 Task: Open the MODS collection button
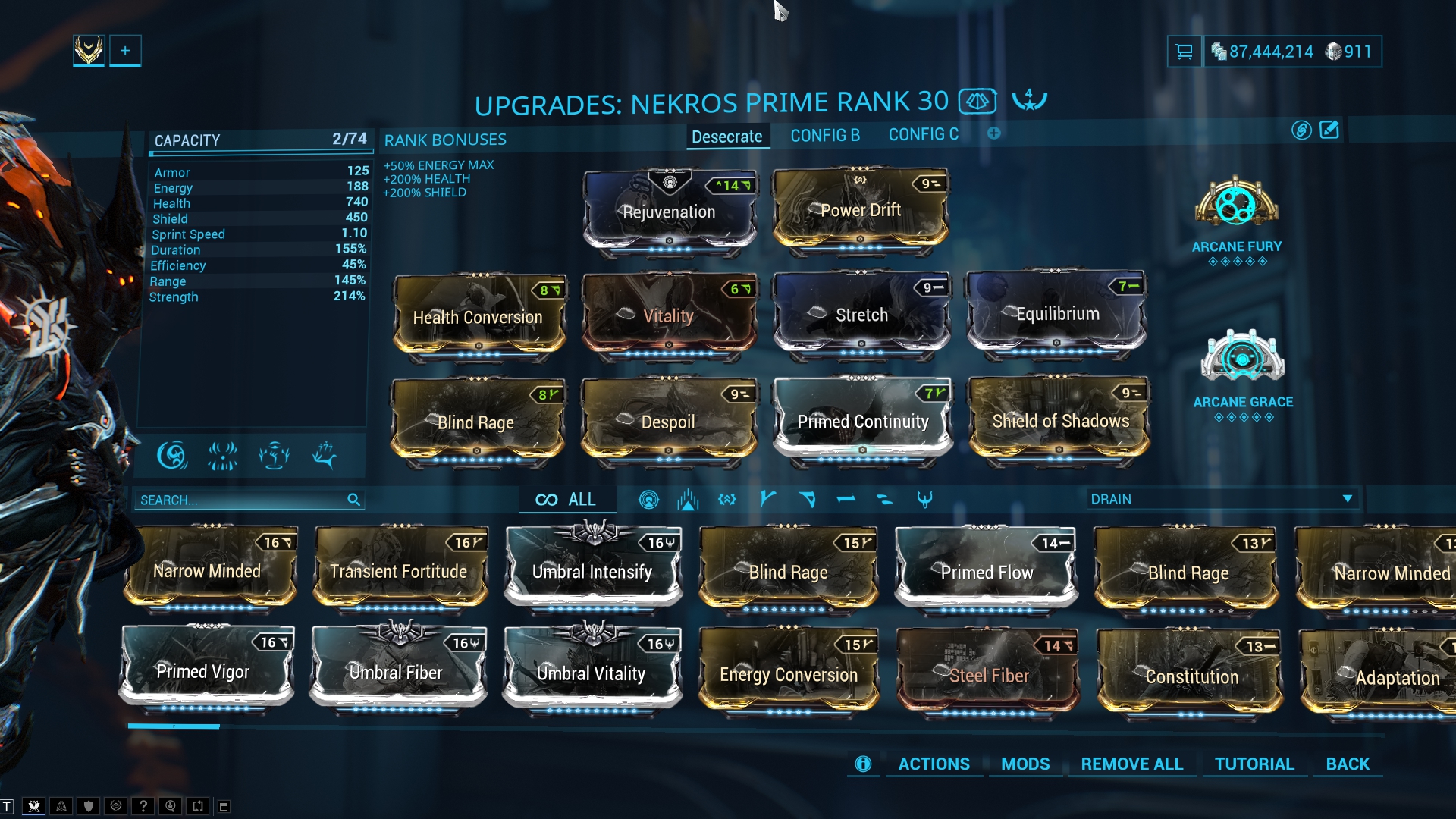(1025, 764)
